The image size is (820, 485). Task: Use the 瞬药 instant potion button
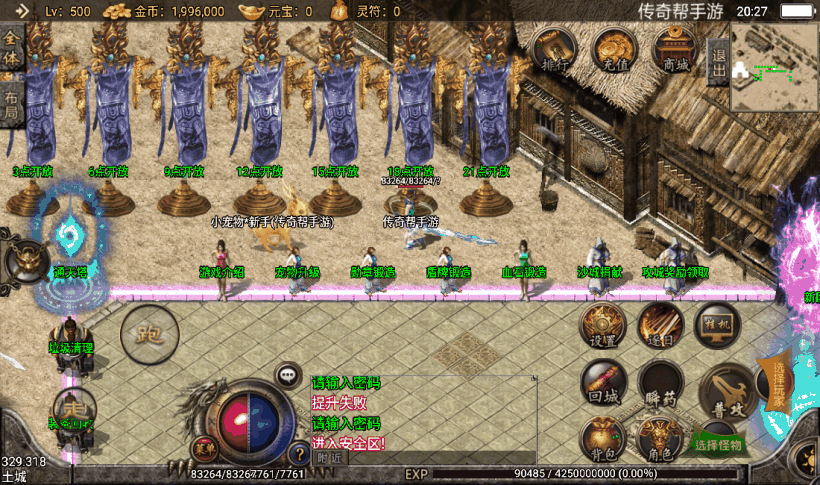point(660,385)
